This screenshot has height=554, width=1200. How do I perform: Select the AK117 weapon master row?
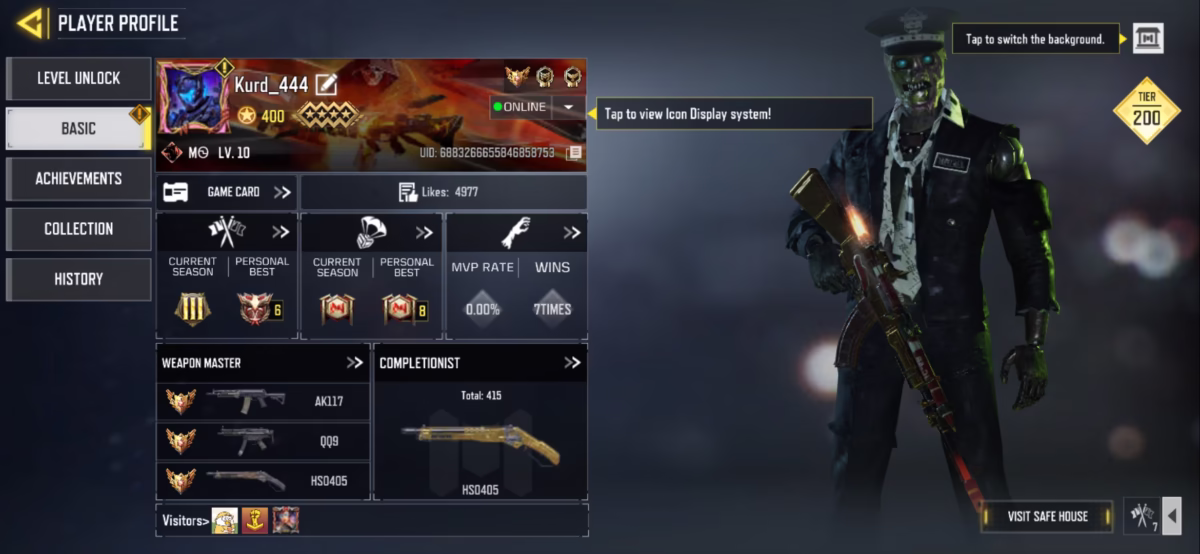(264, 401)
